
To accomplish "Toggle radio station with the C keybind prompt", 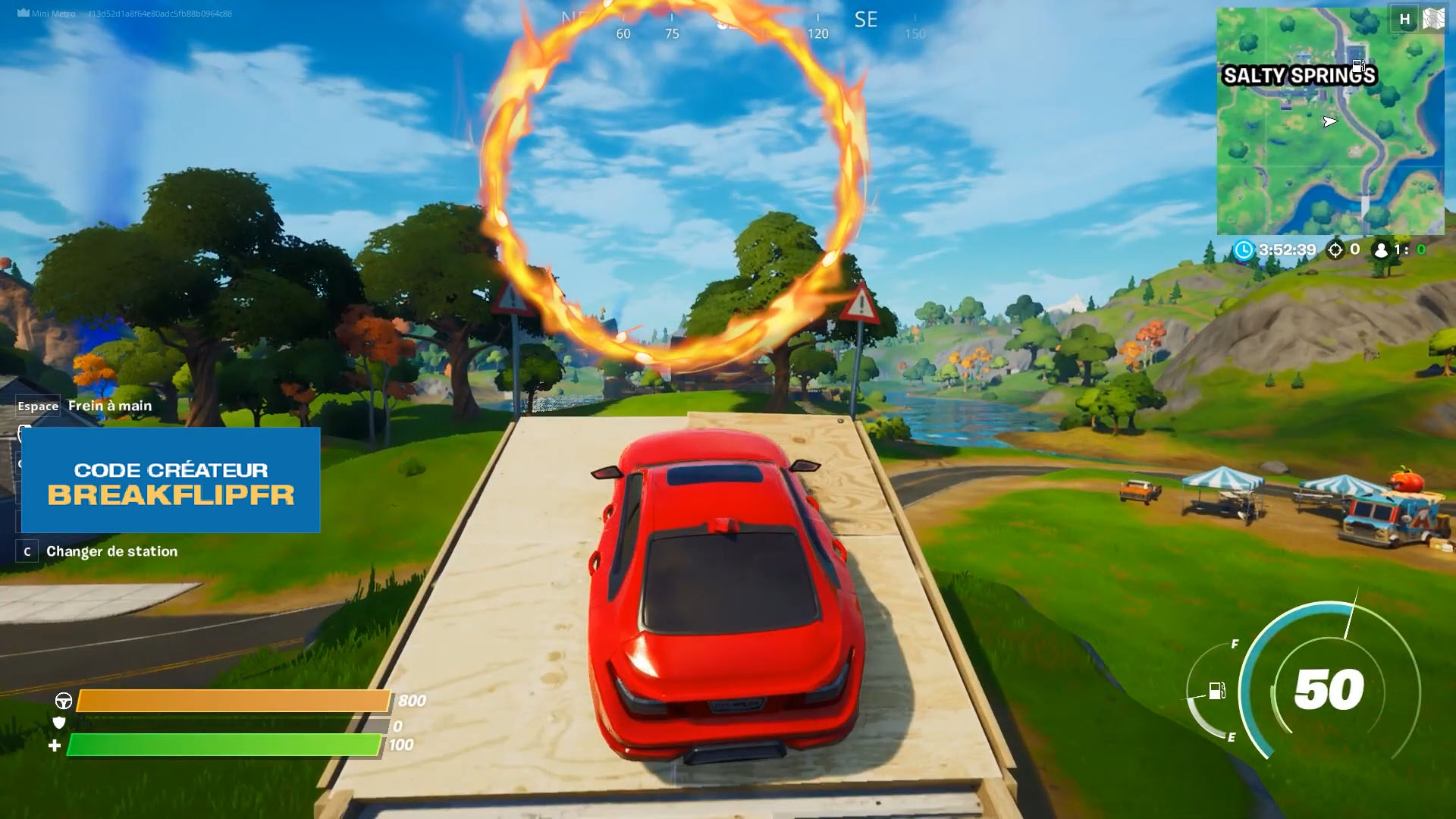I will (28, 552).
